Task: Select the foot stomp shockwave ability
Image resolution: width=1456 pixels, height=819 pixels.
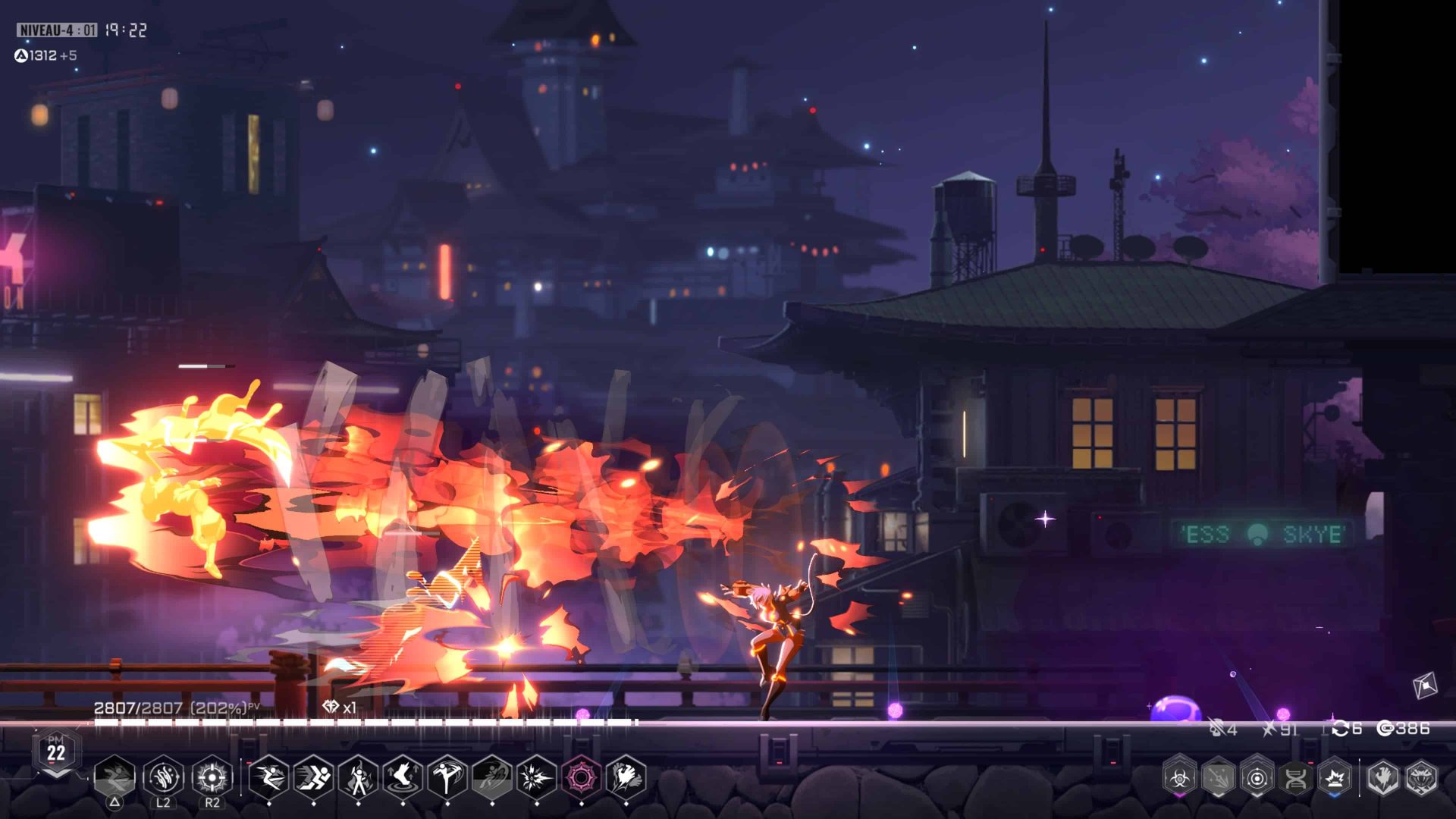Action: [403, 777]
